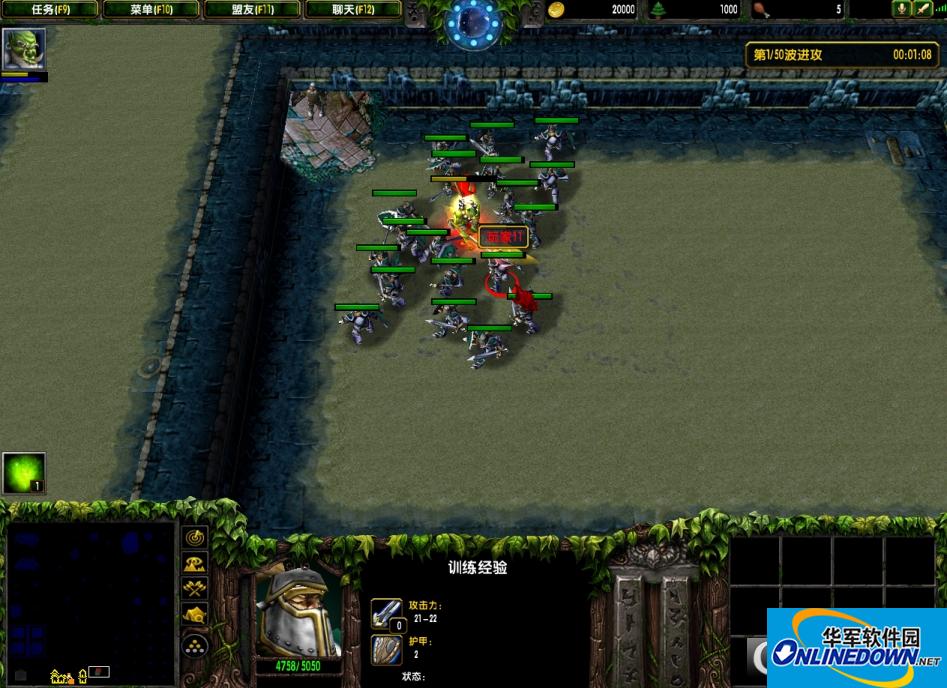Click the shield armor icon
The height and width of the screenshot is (688, 947).
point(386,650)
